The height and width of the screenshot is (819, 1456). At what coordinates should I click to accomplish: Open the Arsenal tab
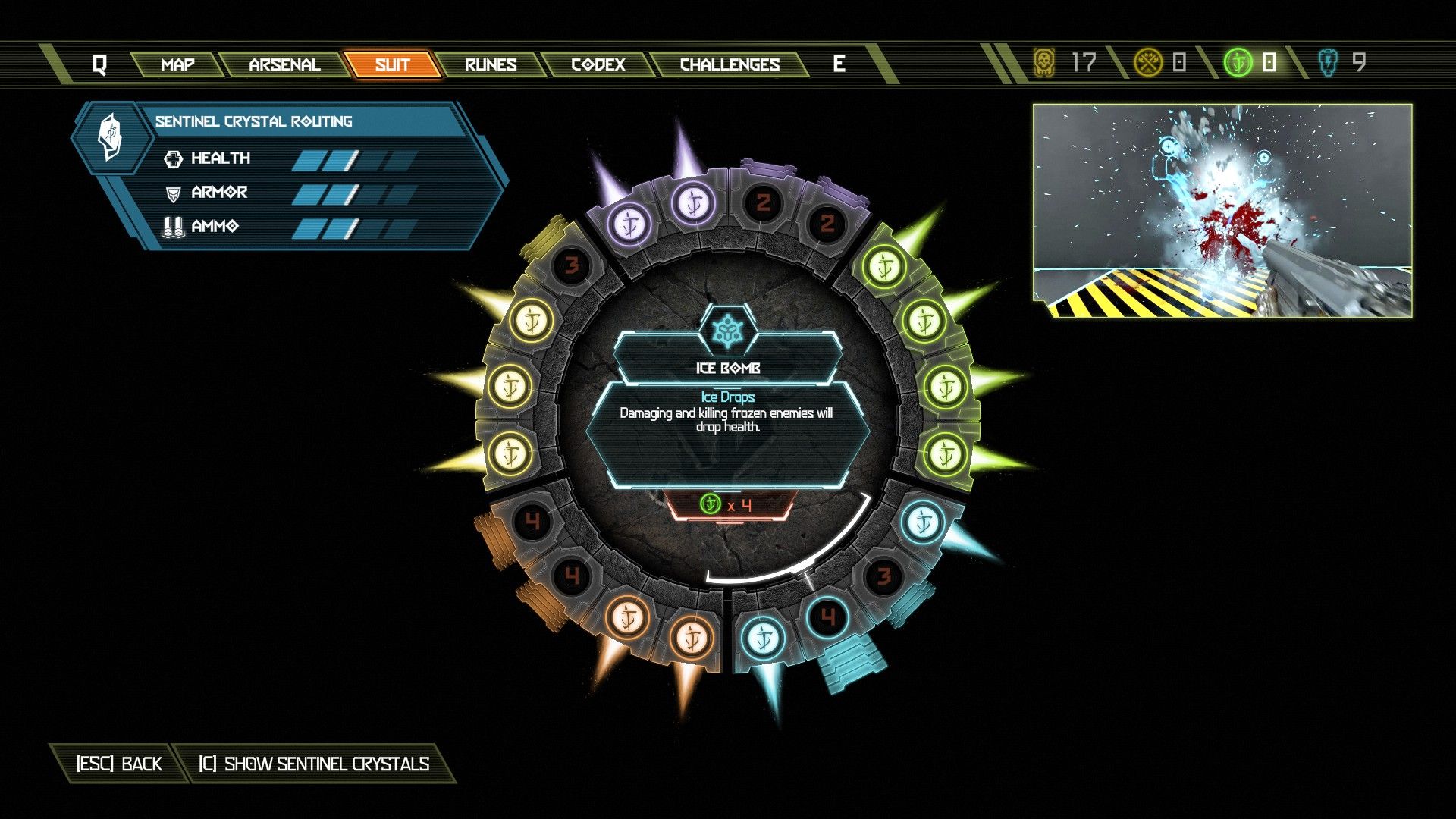[x=284, y=64]
